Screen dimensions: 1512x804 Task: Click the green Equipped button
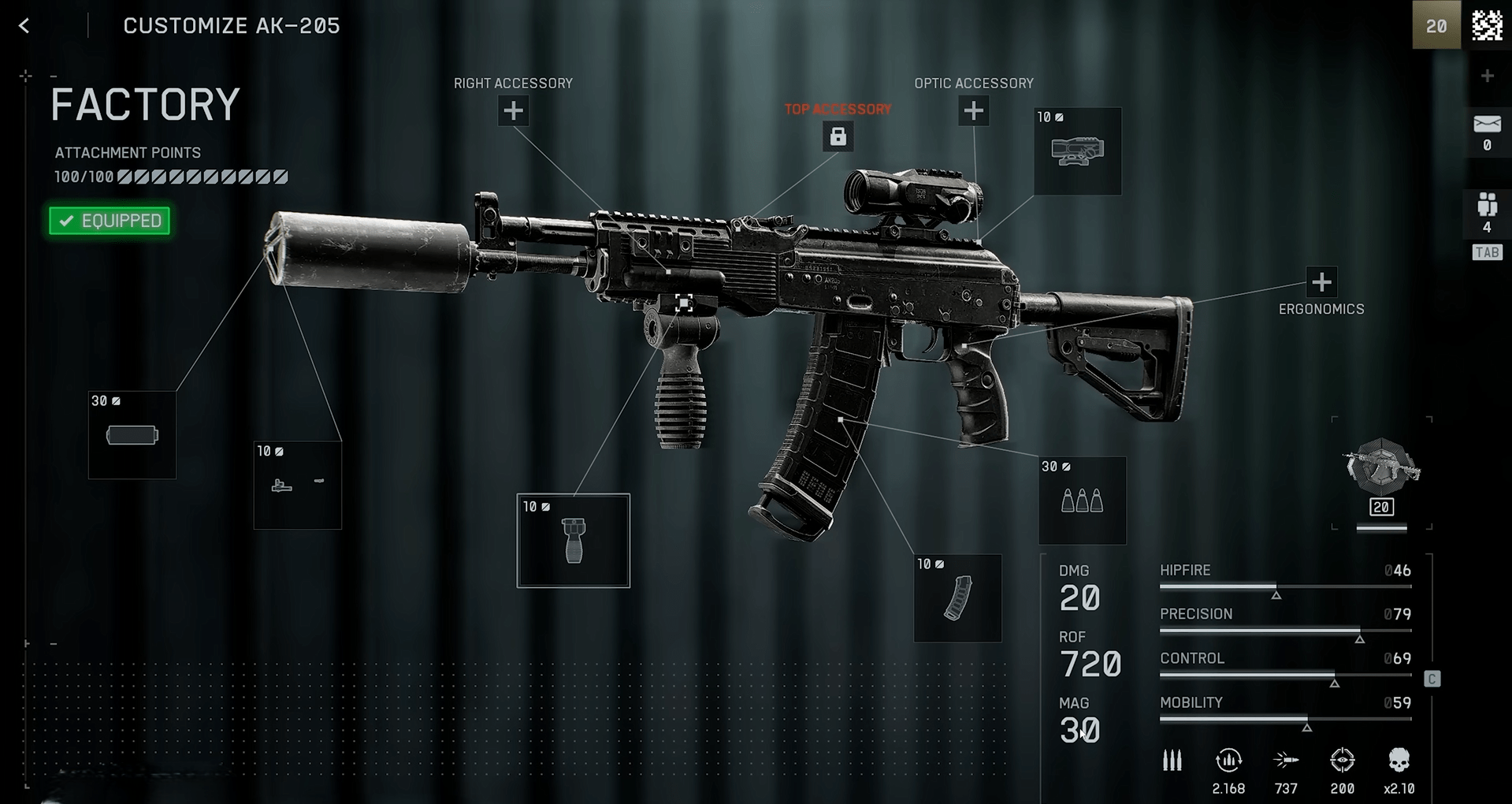point(110,221)
